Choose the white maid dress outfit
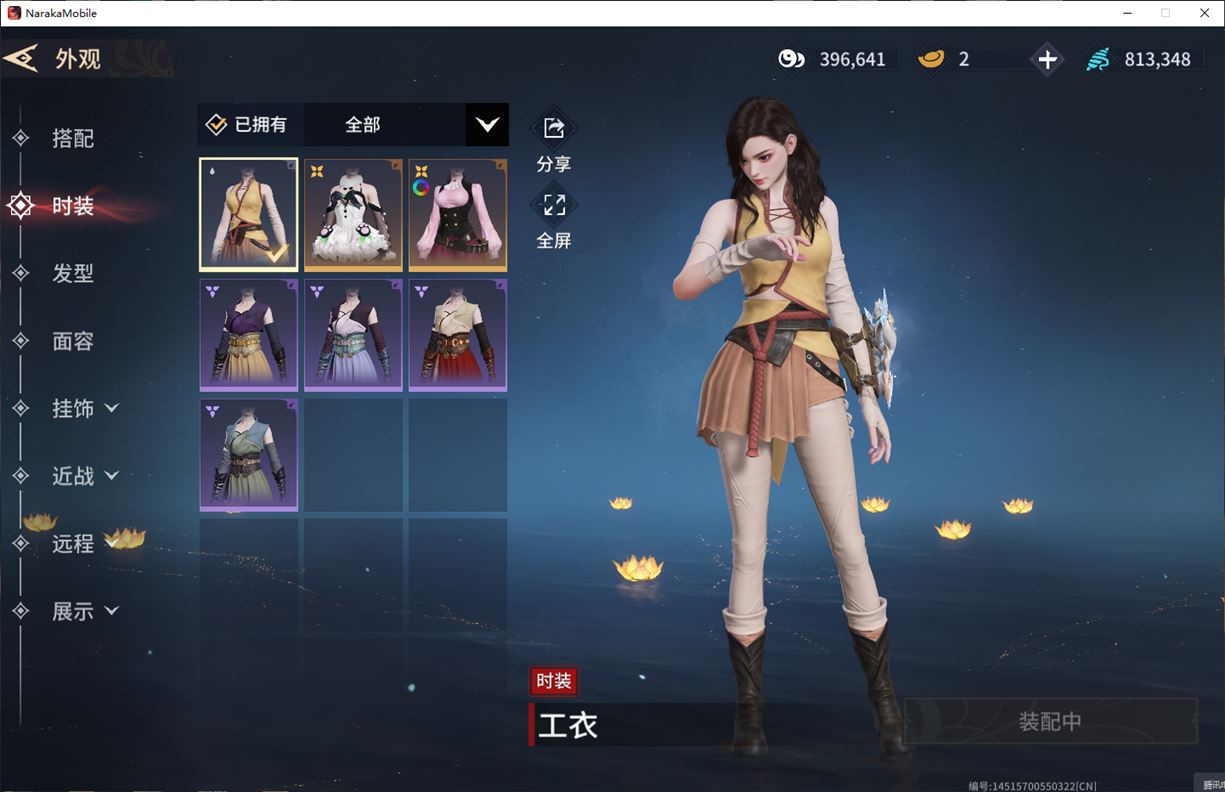1225x792 pixels. pyautogui.click(x=353, y=214)
